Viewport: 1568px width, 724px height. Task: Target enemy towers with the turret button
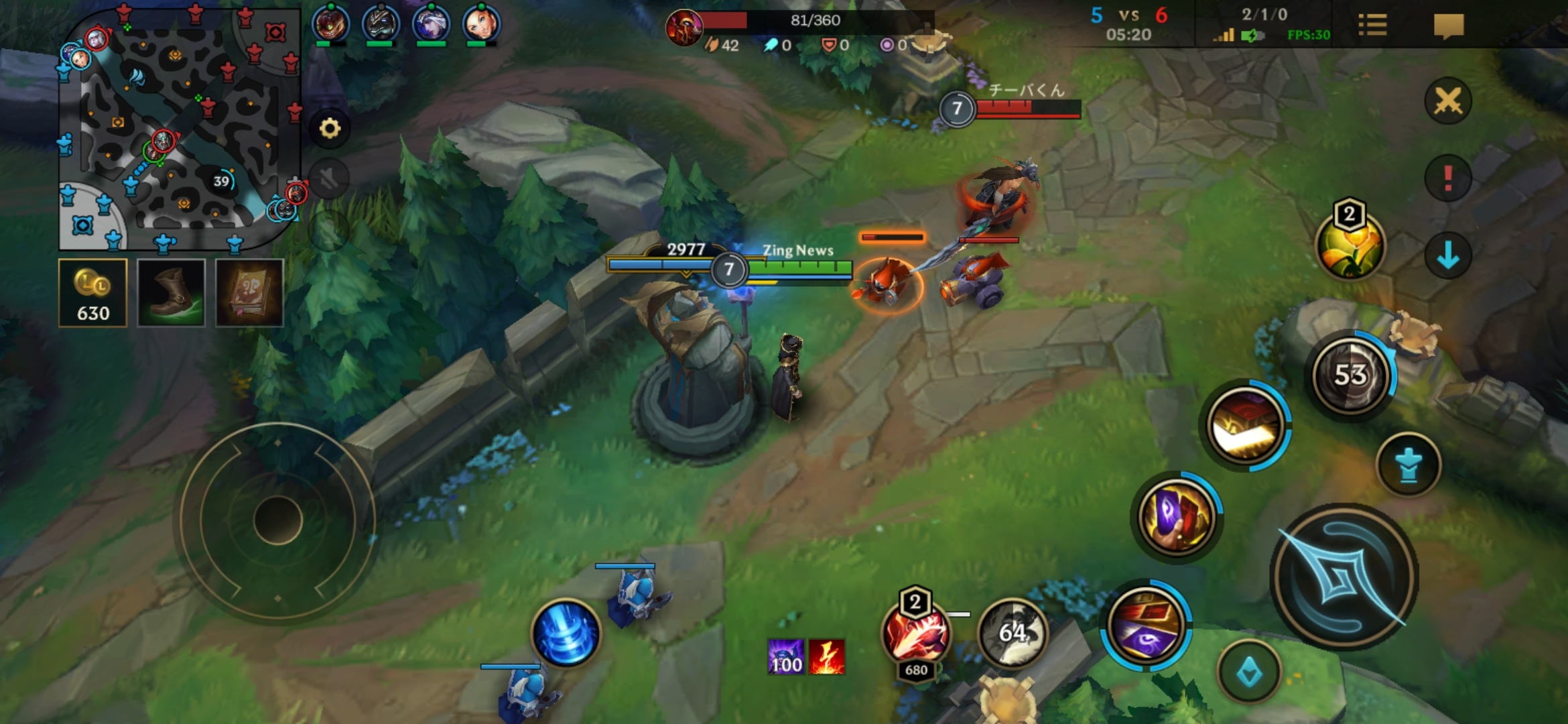click(x=1408, y=465)
